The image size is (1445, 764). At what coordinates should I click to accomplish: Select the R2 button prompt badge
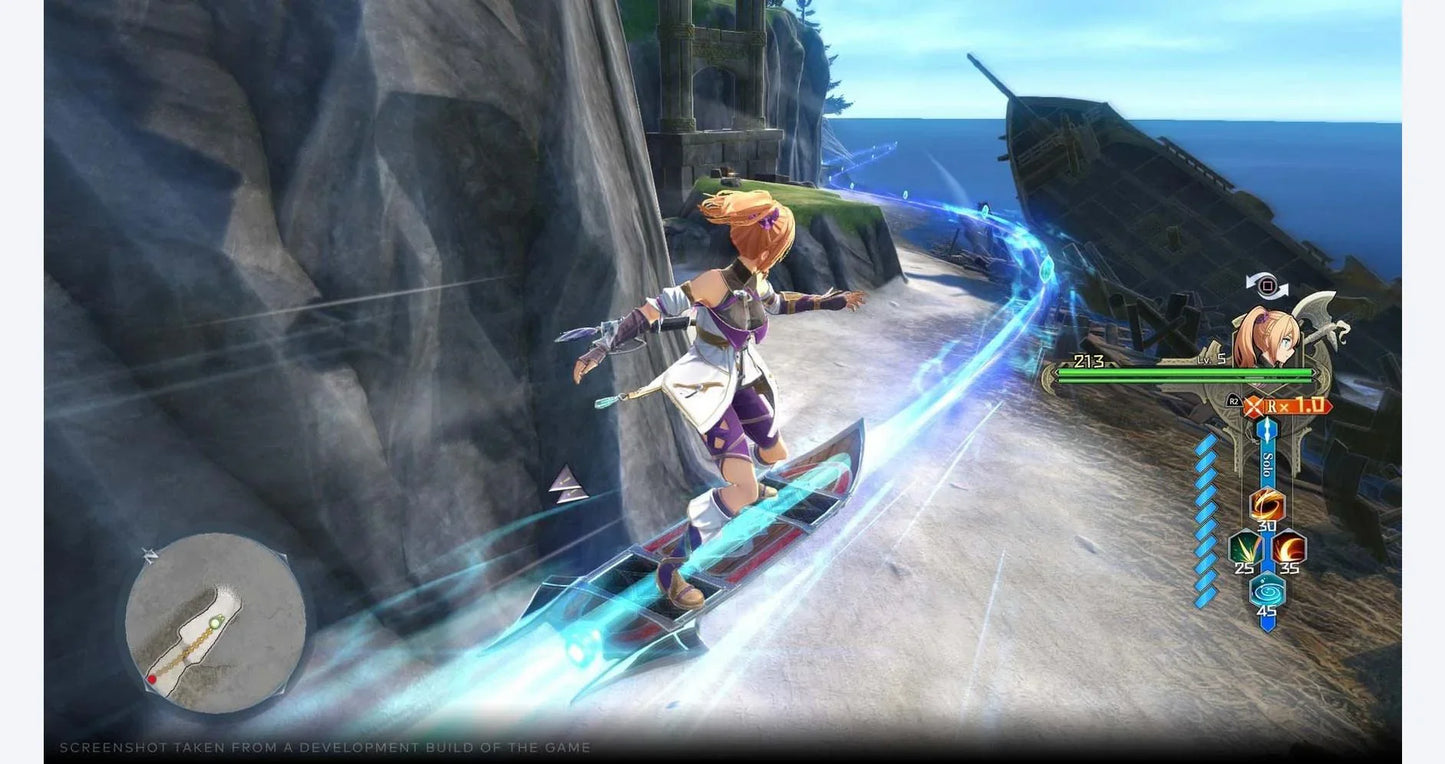(1235, 399)
